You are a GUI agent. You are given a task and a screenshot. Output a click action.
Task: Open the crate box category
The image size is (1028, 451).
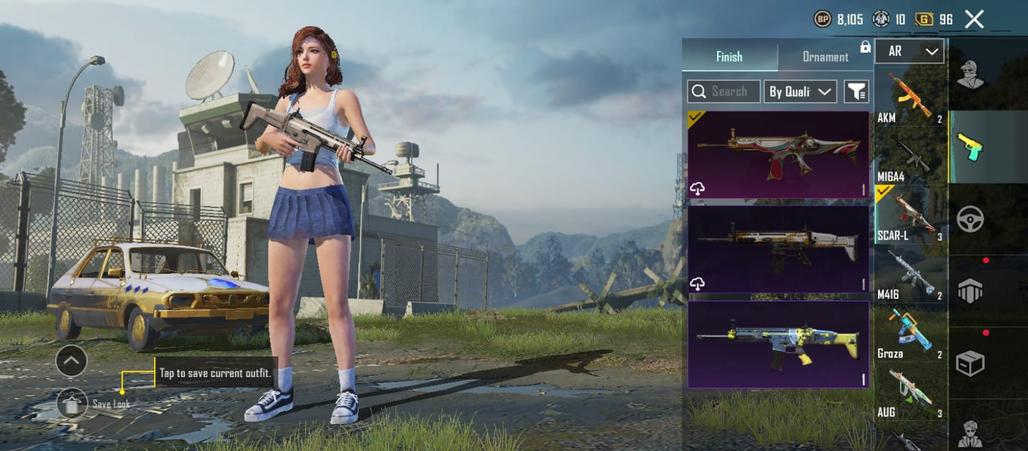pos(970,362)
